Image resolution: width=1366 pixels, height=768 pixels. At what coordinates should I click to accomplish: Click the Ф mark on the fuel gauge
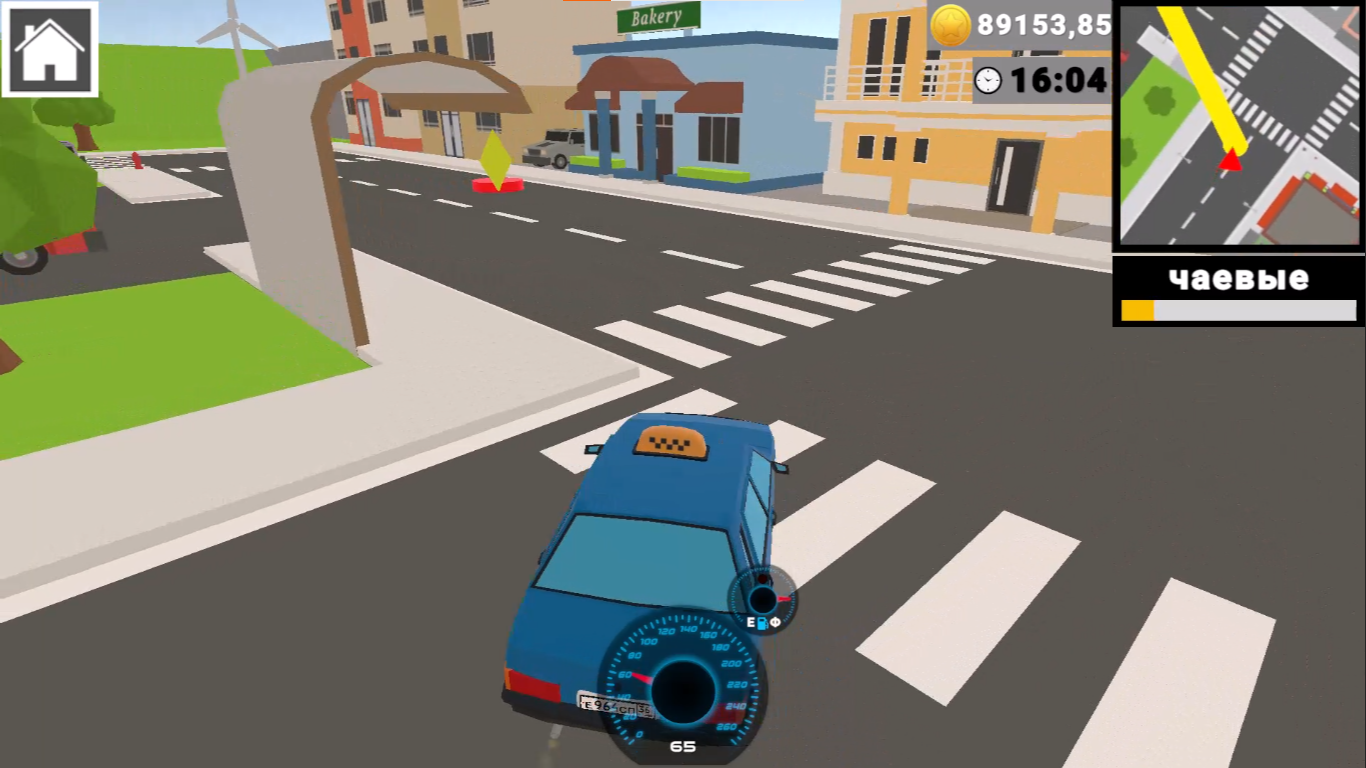776,621
